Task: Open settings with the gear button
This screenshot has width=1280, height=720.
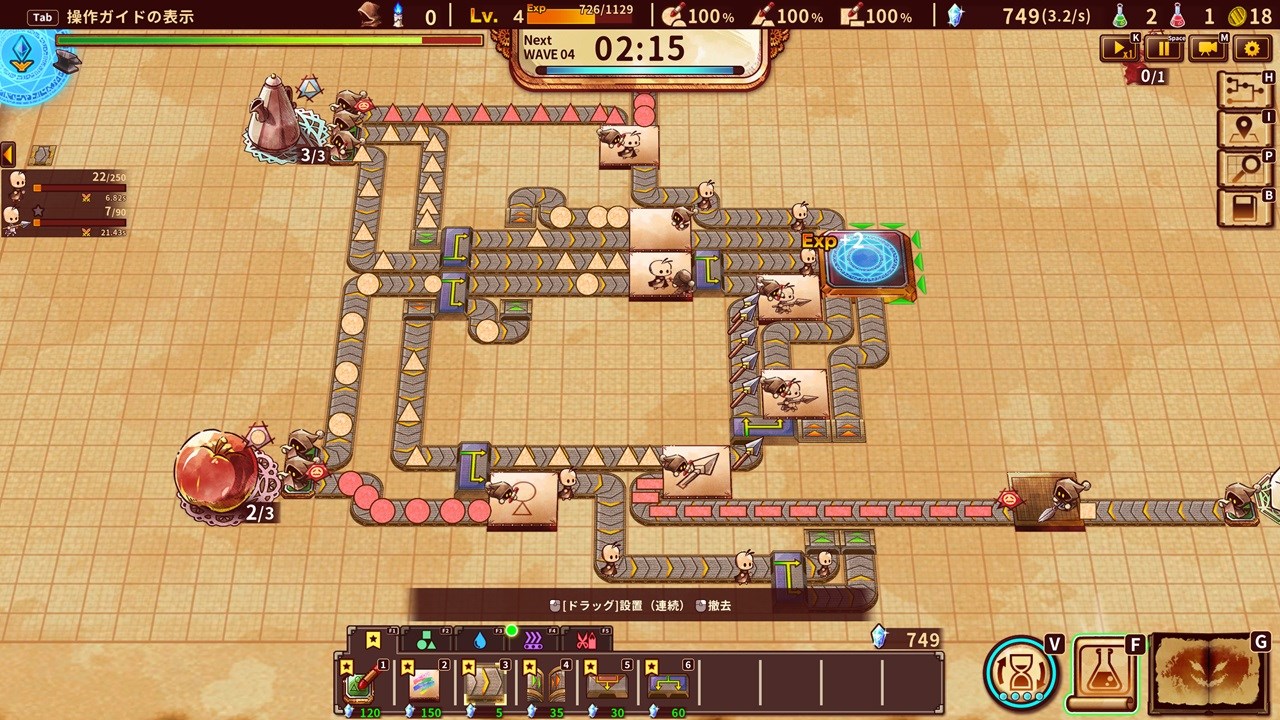Action: (x=1252, y=48)
